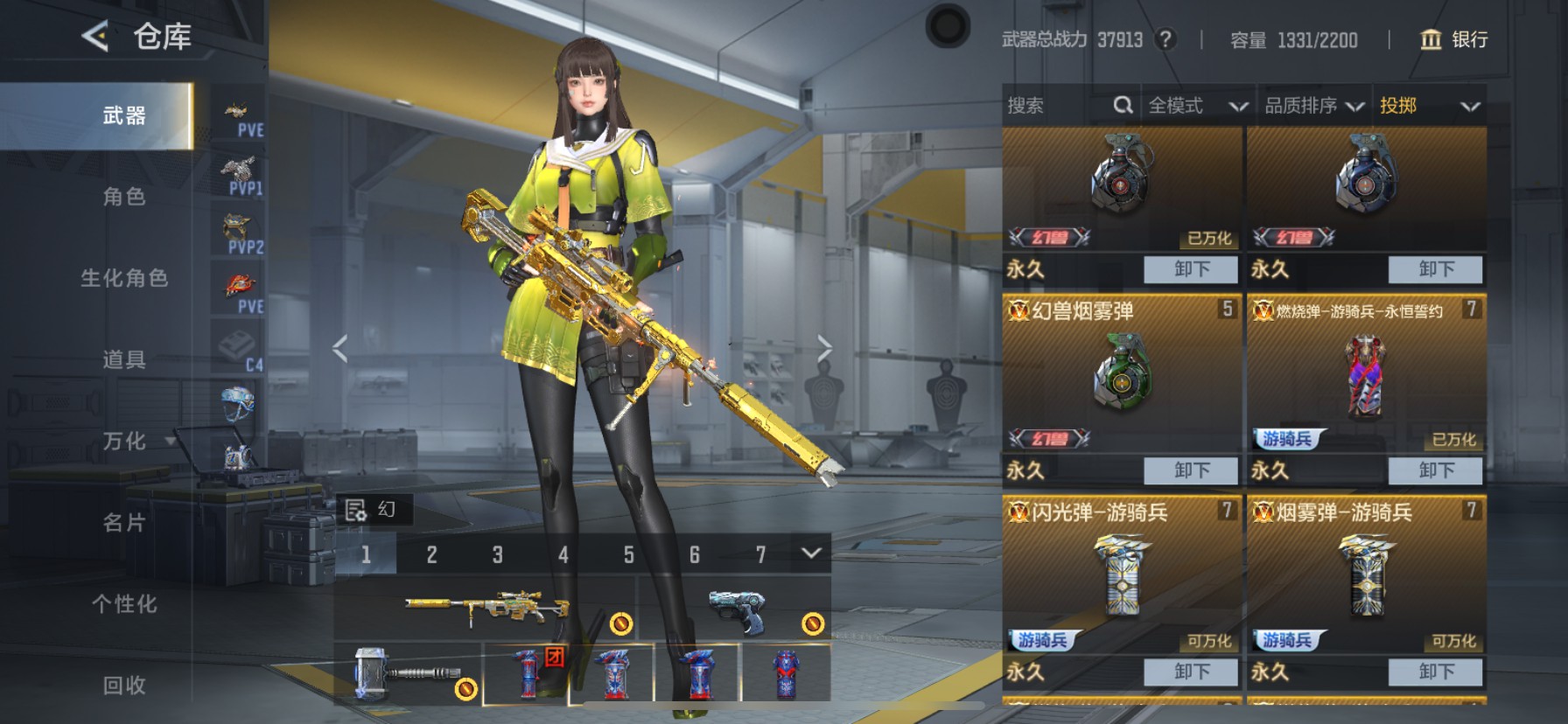Screen dimensions: 1568x724
Task: Open the 个性化 menu
Action: coord(124,604)
